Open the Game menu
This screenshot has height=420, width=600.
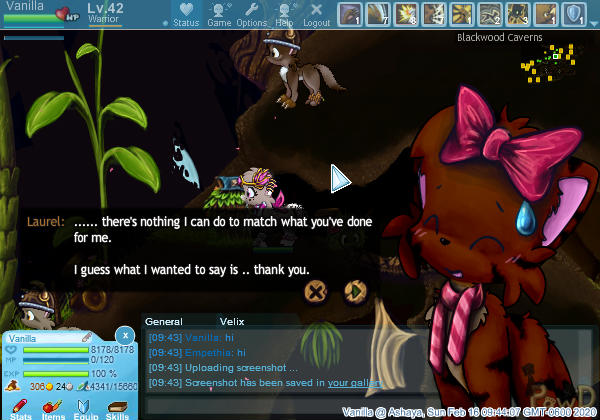219,14
